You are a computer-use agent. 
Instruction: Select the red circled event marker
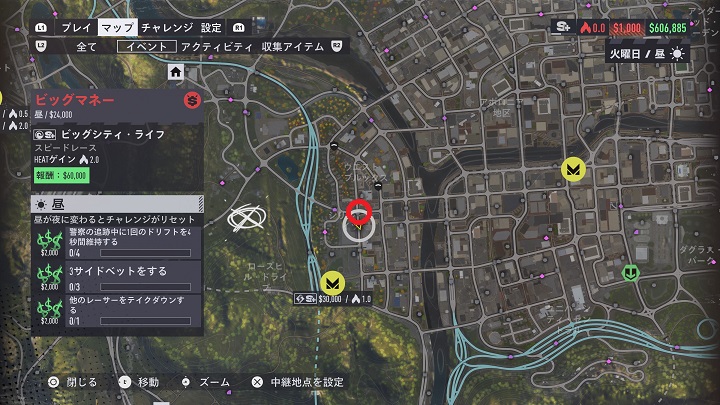(359, 212)
